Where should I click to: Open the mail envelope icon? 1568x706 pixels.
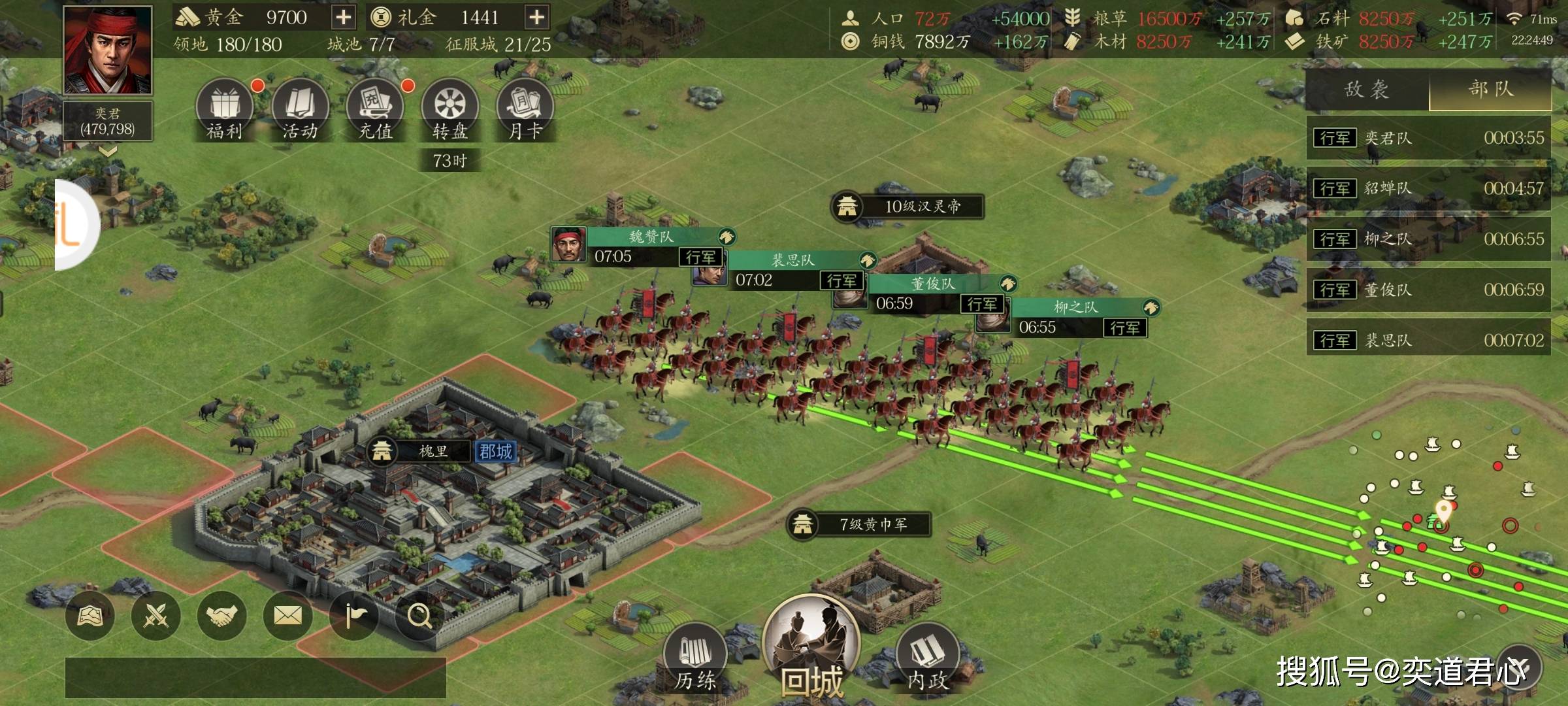point(287,615)
